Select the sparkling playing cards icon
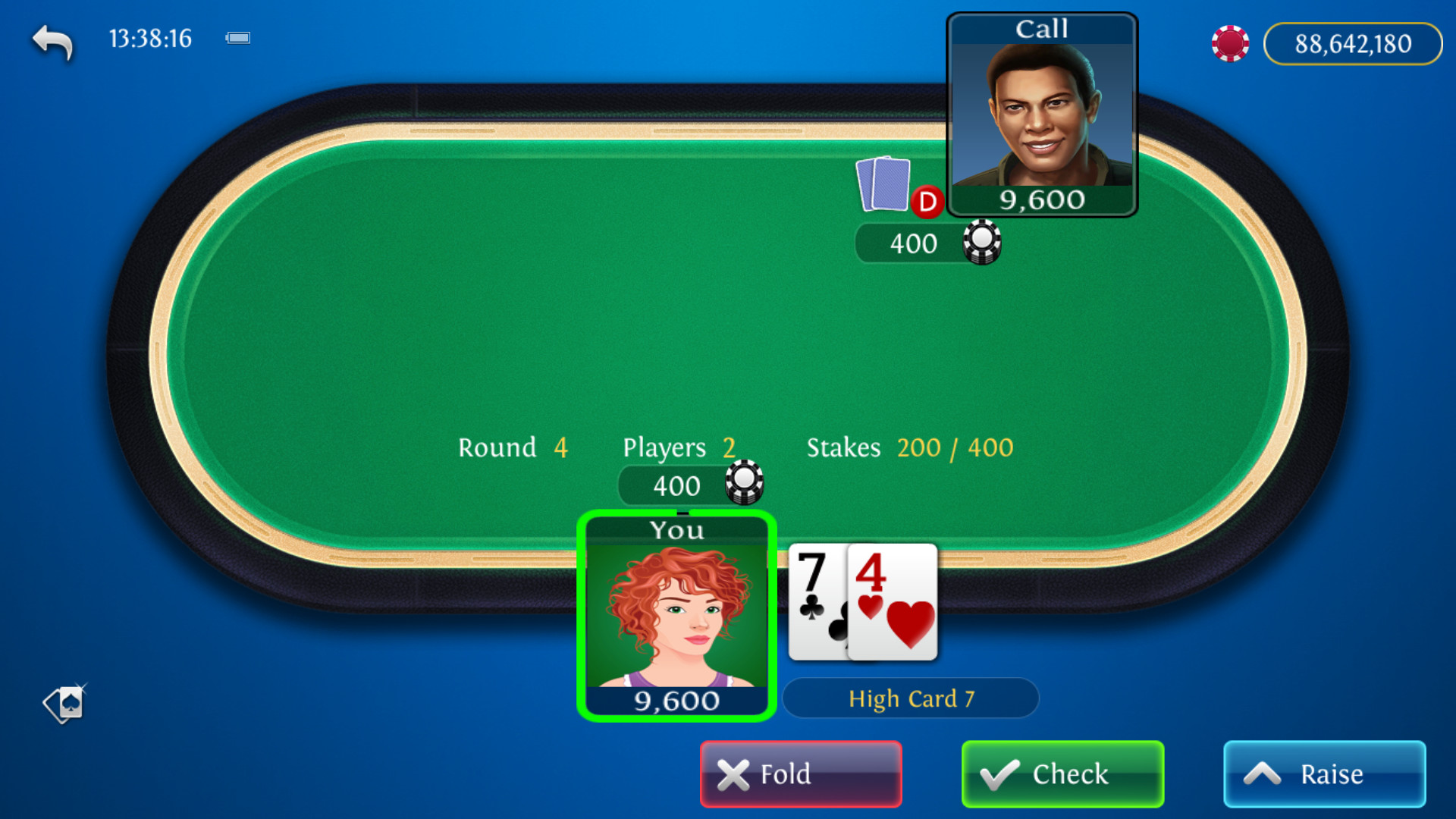Screen dimensions: 1456x819 tap(64, 704)
